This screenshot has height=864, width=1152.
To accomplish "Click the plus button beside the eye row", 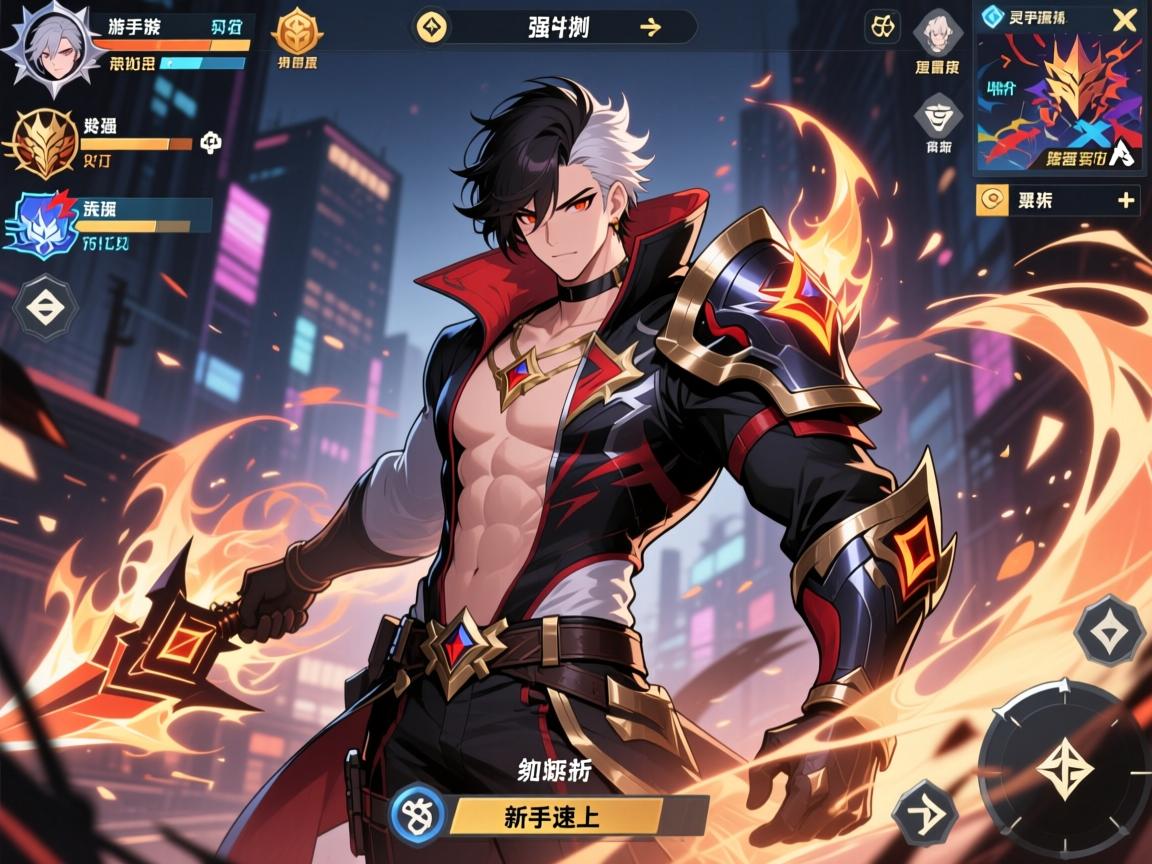I will point(1126,200).
